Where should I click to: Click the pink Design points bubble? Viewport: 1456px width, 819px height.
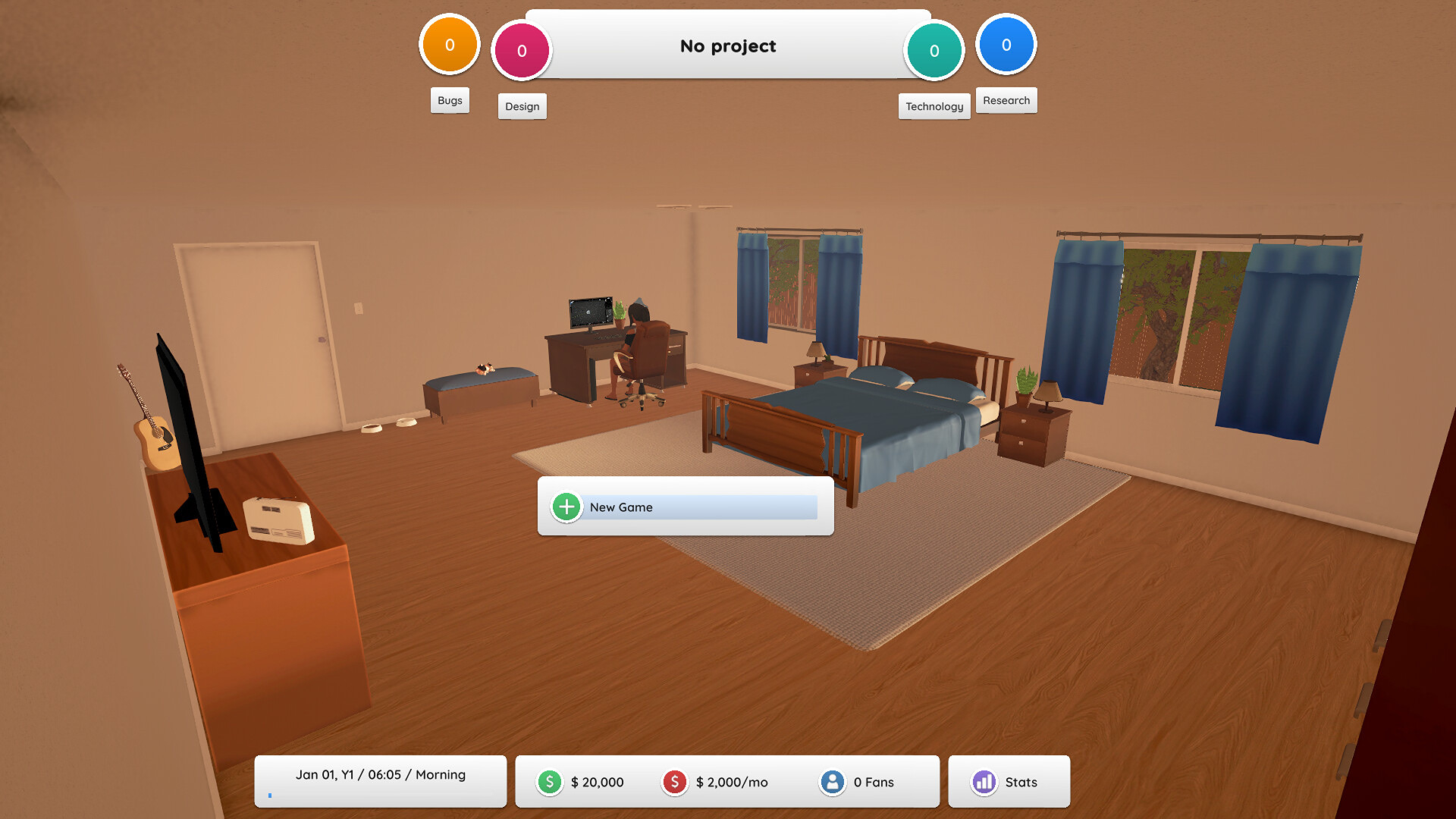(x=522, y=51)
